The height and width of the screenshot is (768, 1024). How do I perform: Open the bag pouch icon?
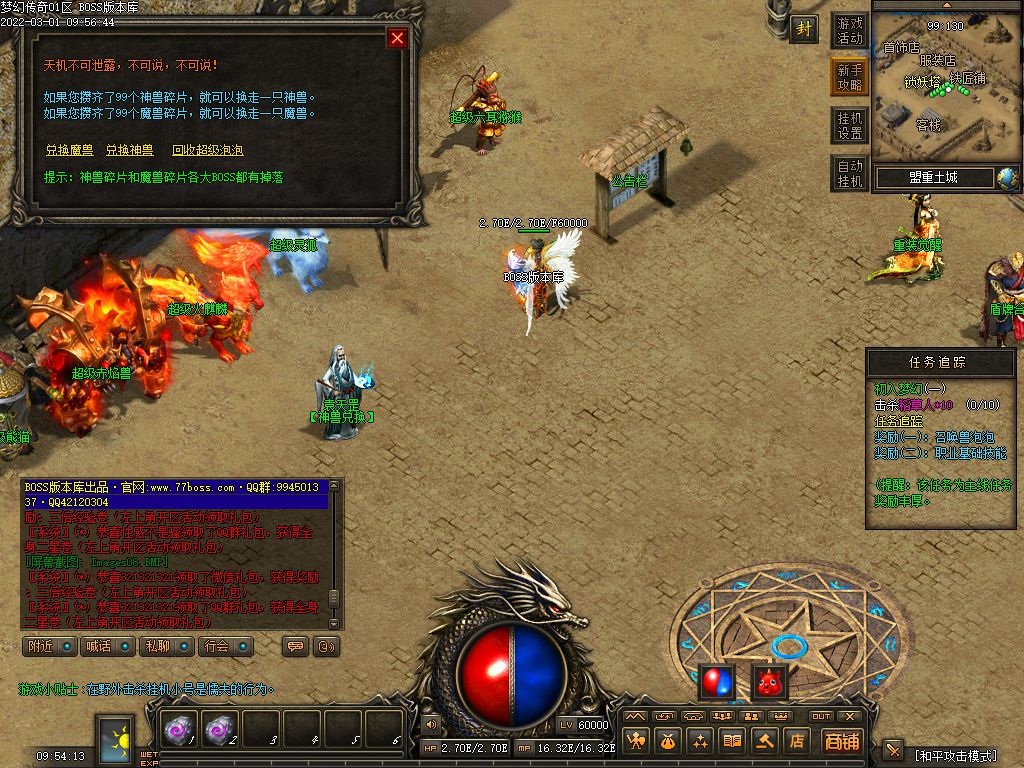click(667, 741)
